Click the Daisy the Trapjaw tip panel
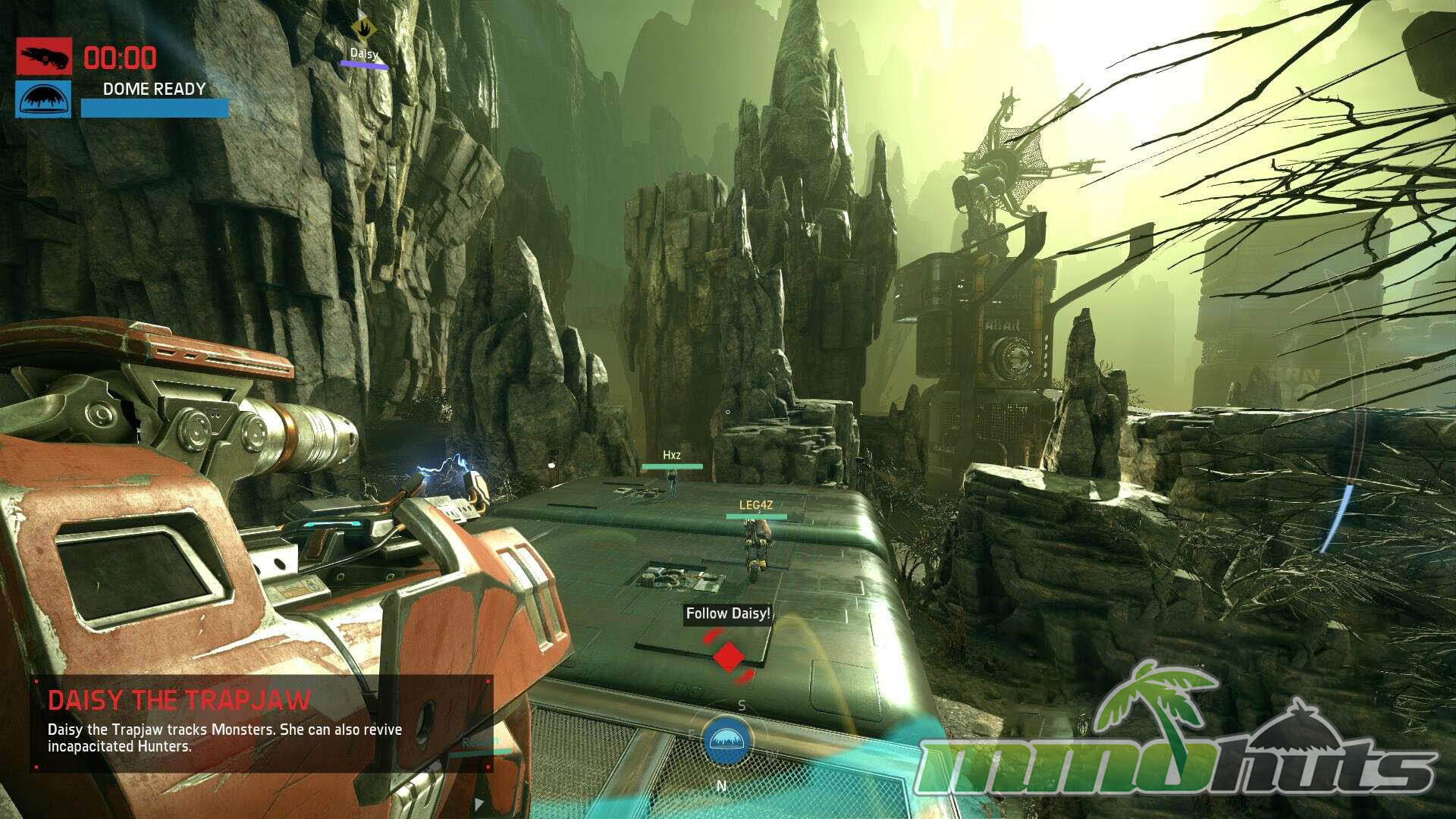The width and height of the screenshot is (1456, 819). click(262, 723)
